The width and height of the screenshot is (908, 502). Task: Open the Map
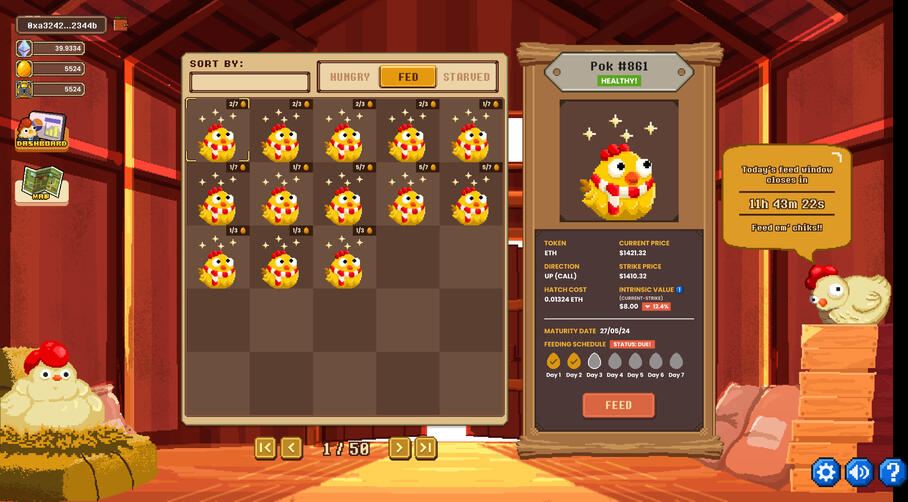[42, 185]
